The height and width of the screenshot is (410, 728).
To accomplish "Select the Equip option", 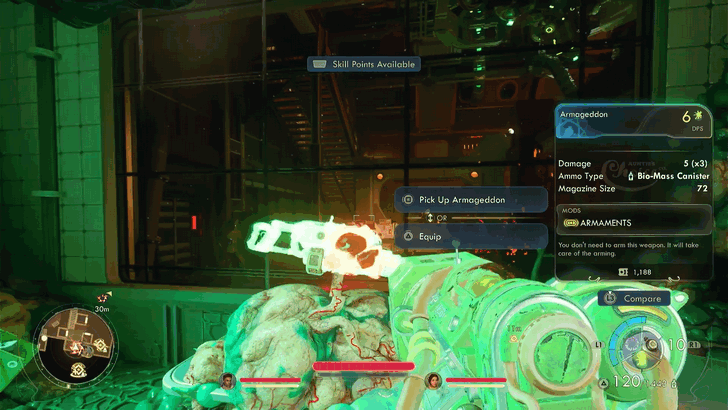I will click(x=472, y=237).
